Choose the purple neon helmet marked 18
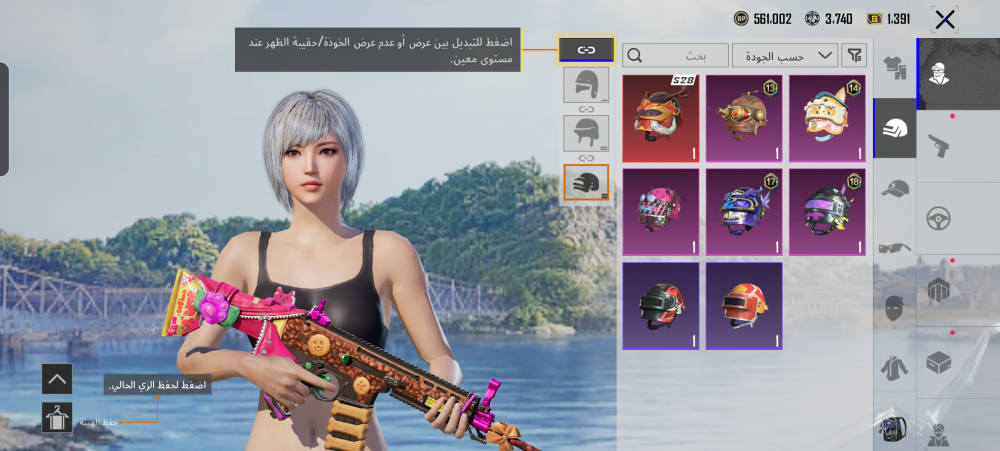This screenshot has width=1000, height=451. [x=827, y=211]
